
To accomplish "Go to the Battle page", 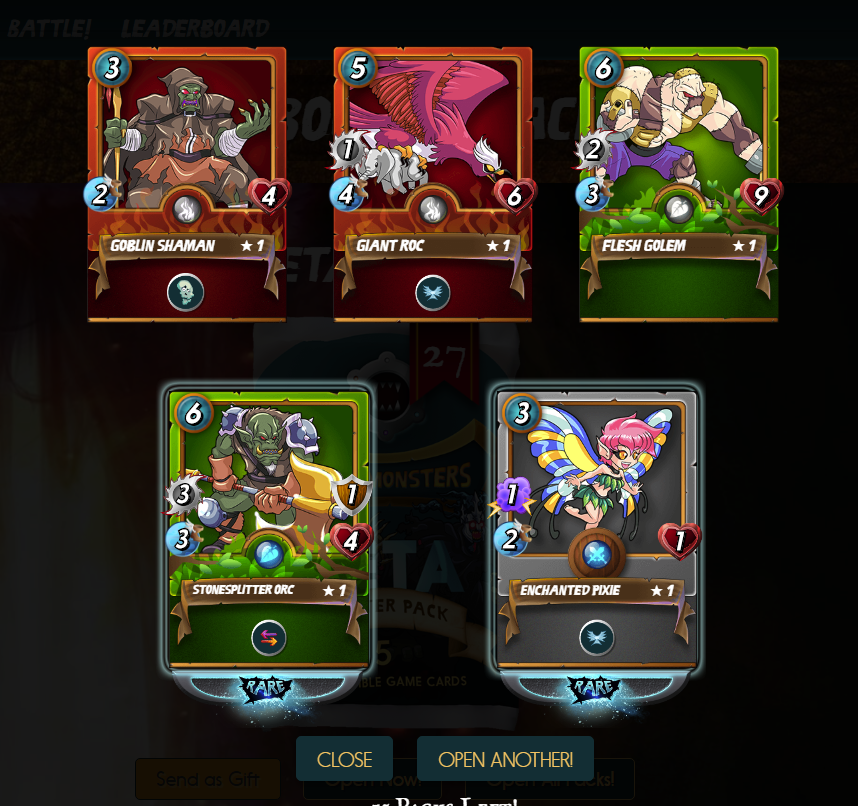I will click(50, 28).
